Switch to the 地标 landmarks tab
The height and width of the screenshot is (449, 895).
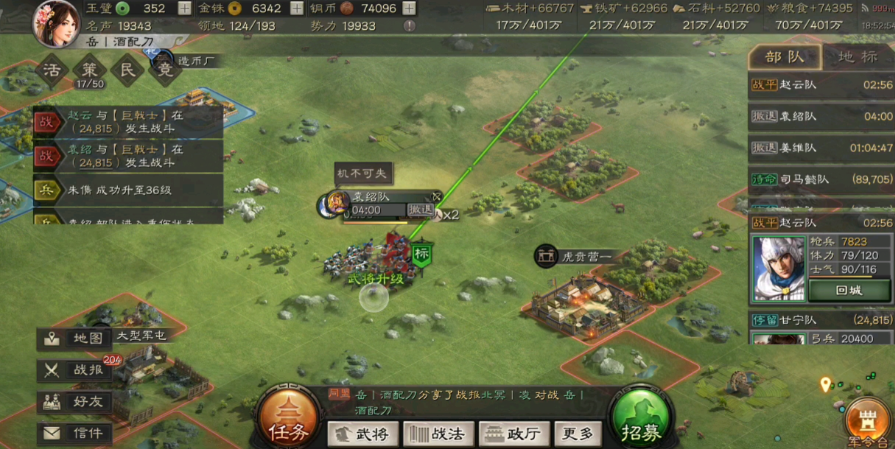click(x=858, y=57)
